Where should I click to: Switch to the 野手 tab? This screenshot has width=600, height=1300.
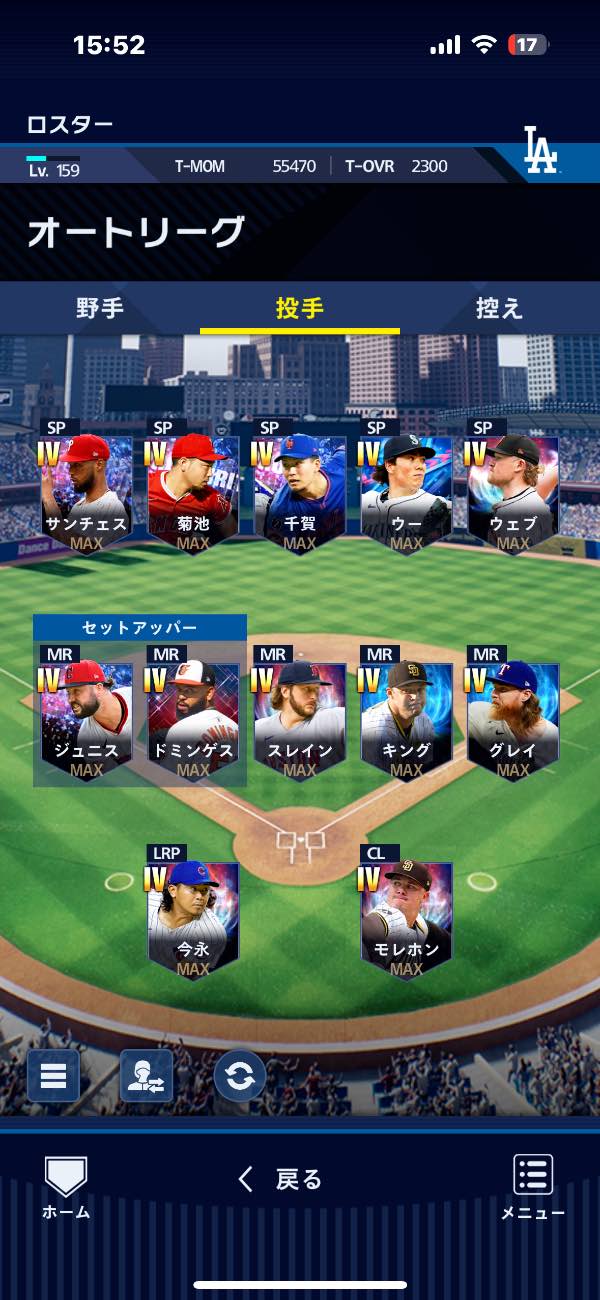tap(100, 308)
